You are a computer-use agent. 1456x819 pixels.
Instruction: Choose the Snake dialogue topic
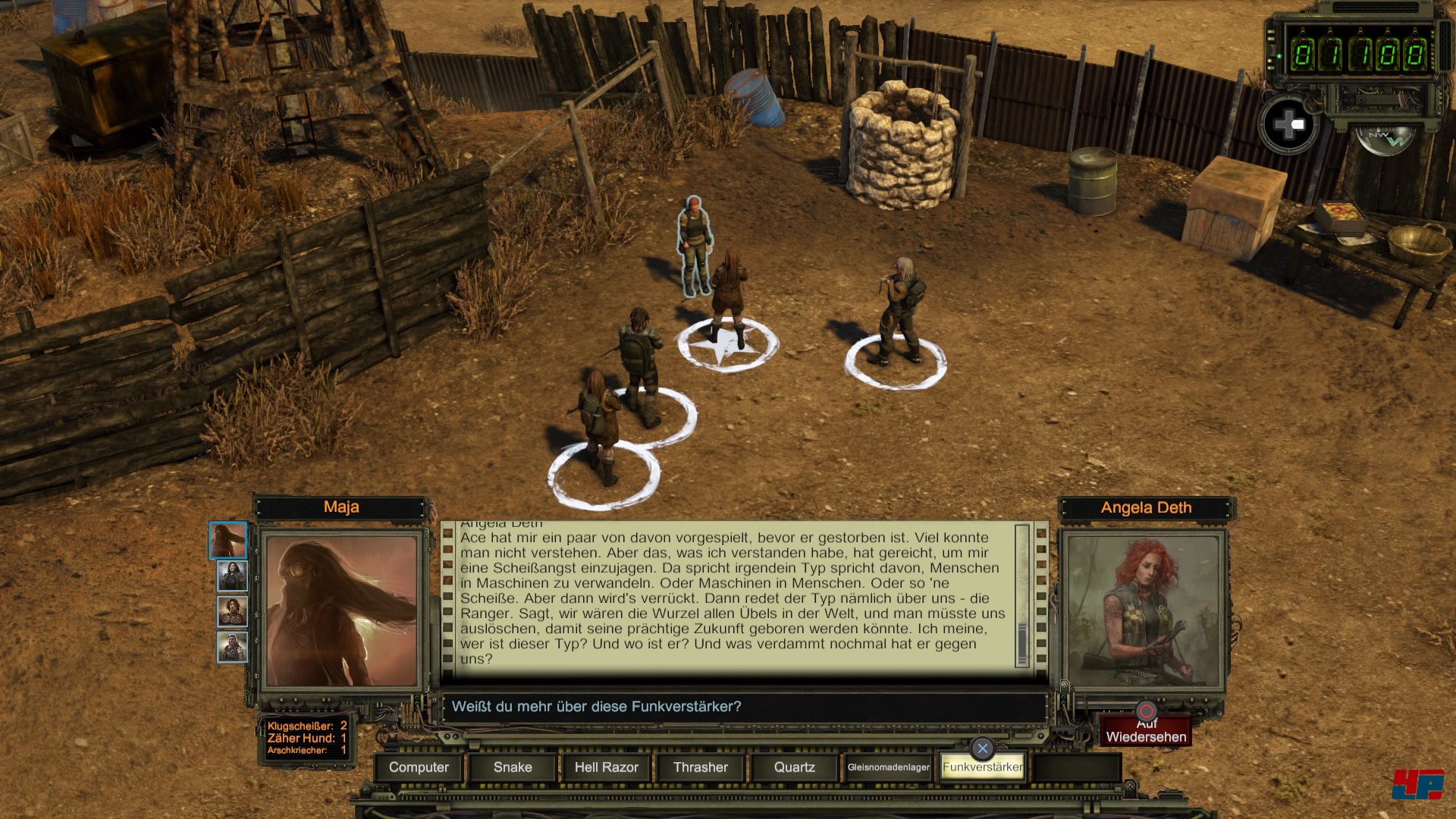(x=513, y=767)
